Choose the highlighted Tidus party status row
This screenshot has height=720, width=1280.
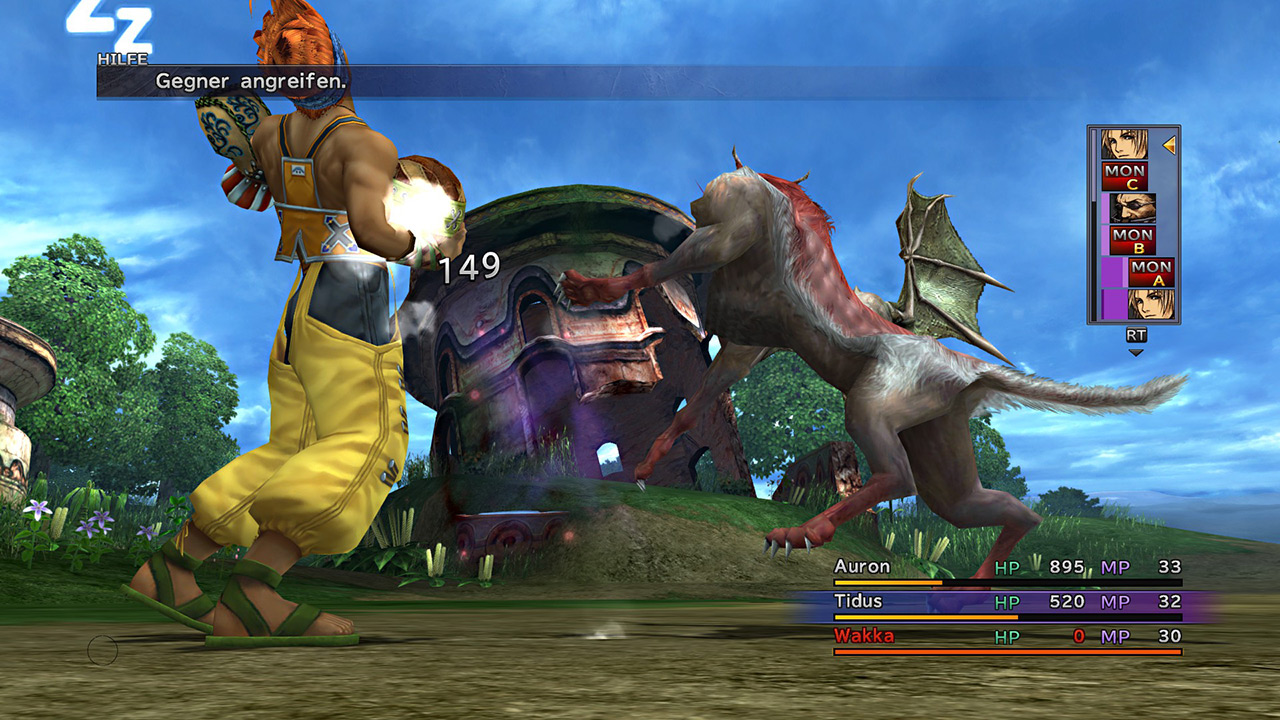[1007, 602]
